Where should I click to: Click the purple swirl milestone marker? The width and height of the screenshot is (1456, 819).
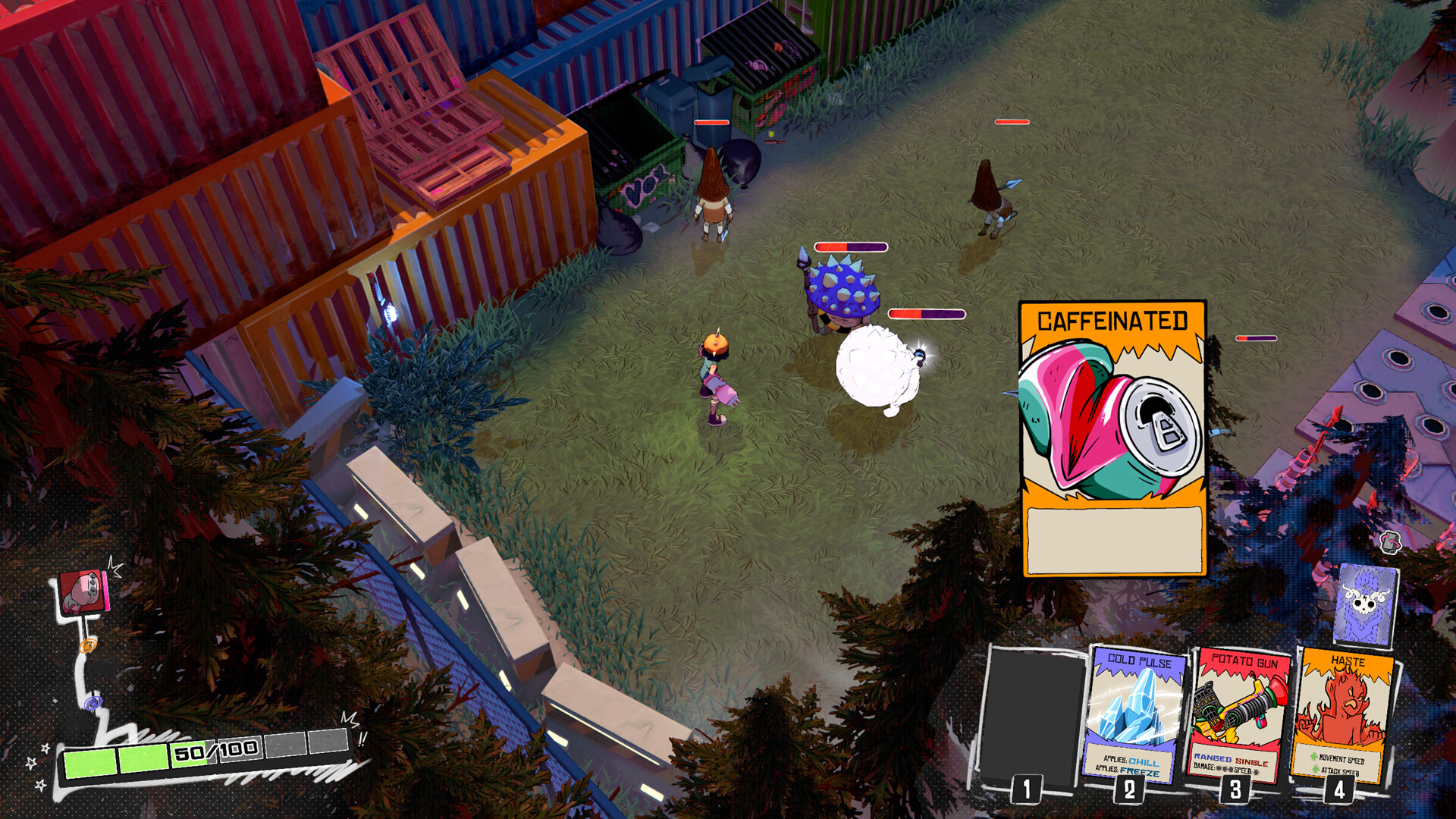93,702
